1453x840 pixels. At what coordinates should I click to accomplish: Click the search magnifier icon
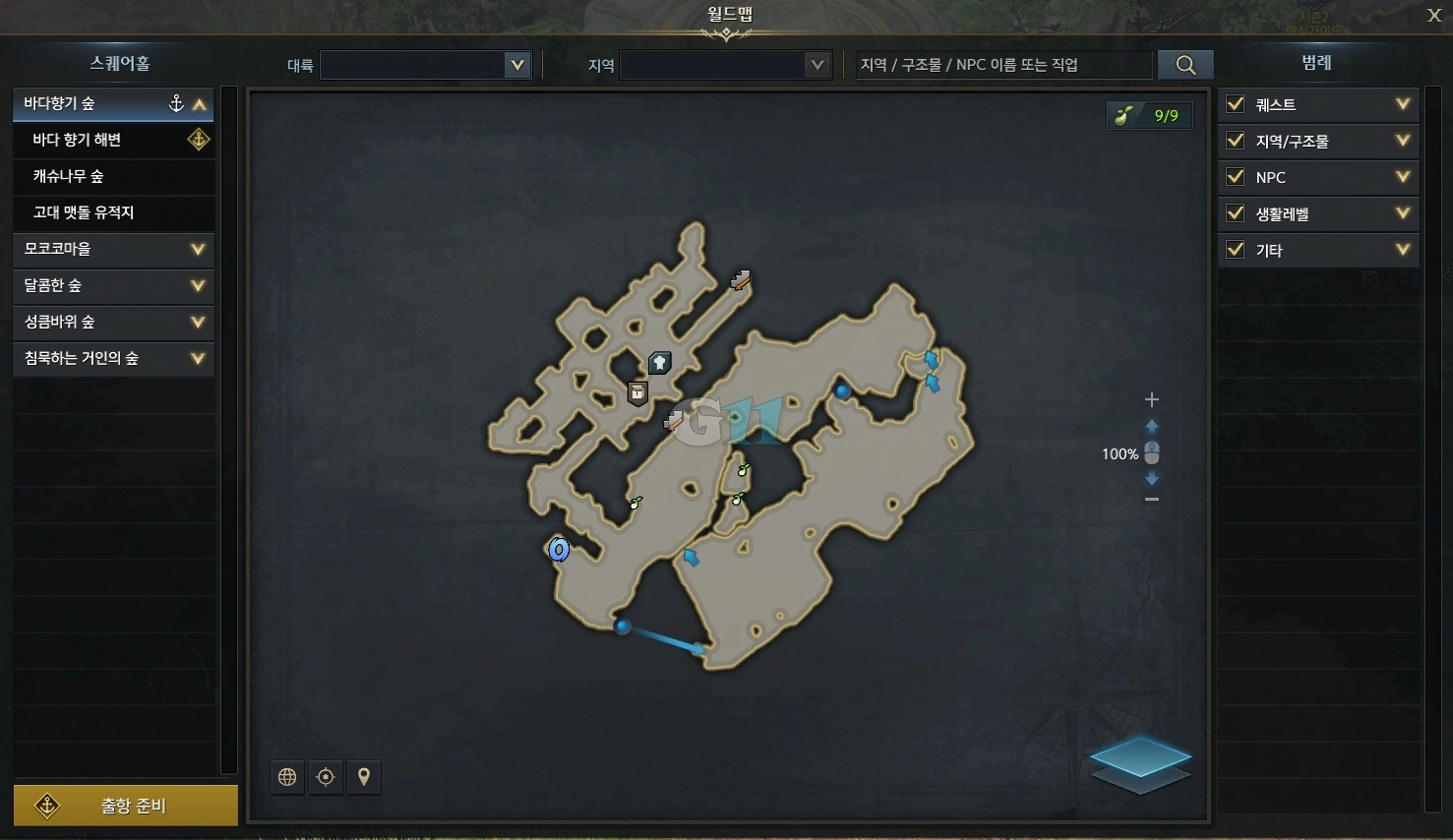pyautogui.click(x=1184, y=63)
